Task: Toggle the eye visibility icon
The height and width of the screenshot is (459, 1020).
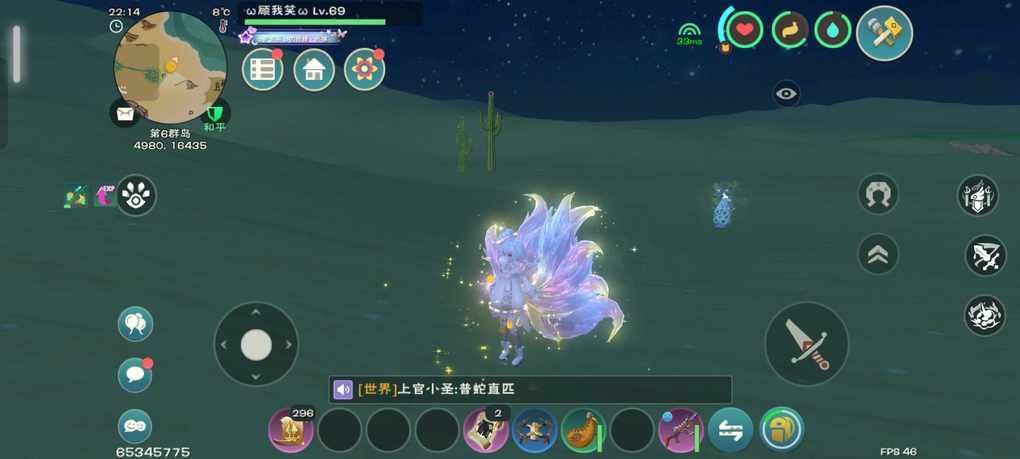Action: [x=787, y=93]
